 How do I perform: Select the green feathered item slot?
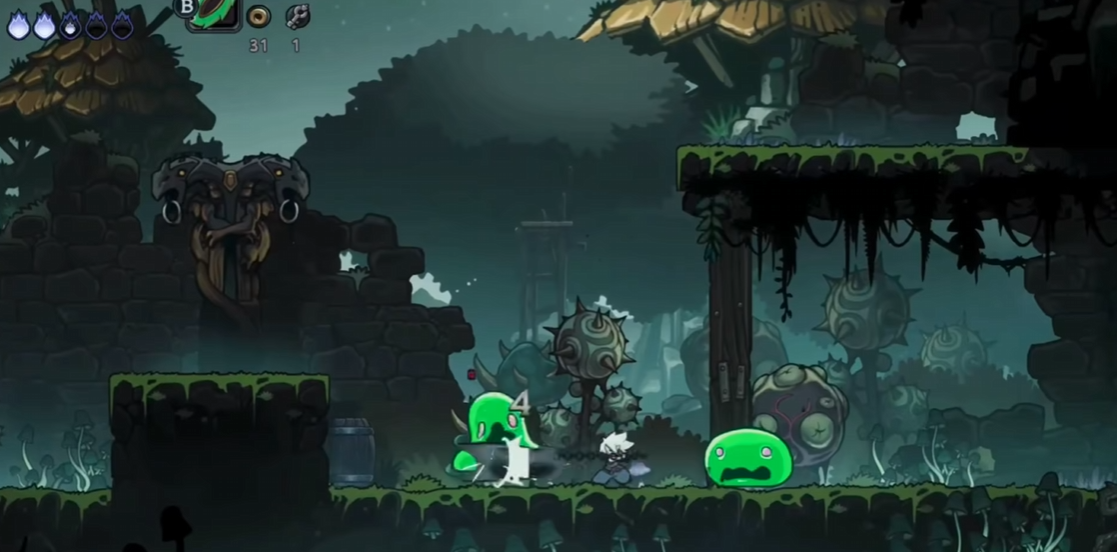coord(215,13)
